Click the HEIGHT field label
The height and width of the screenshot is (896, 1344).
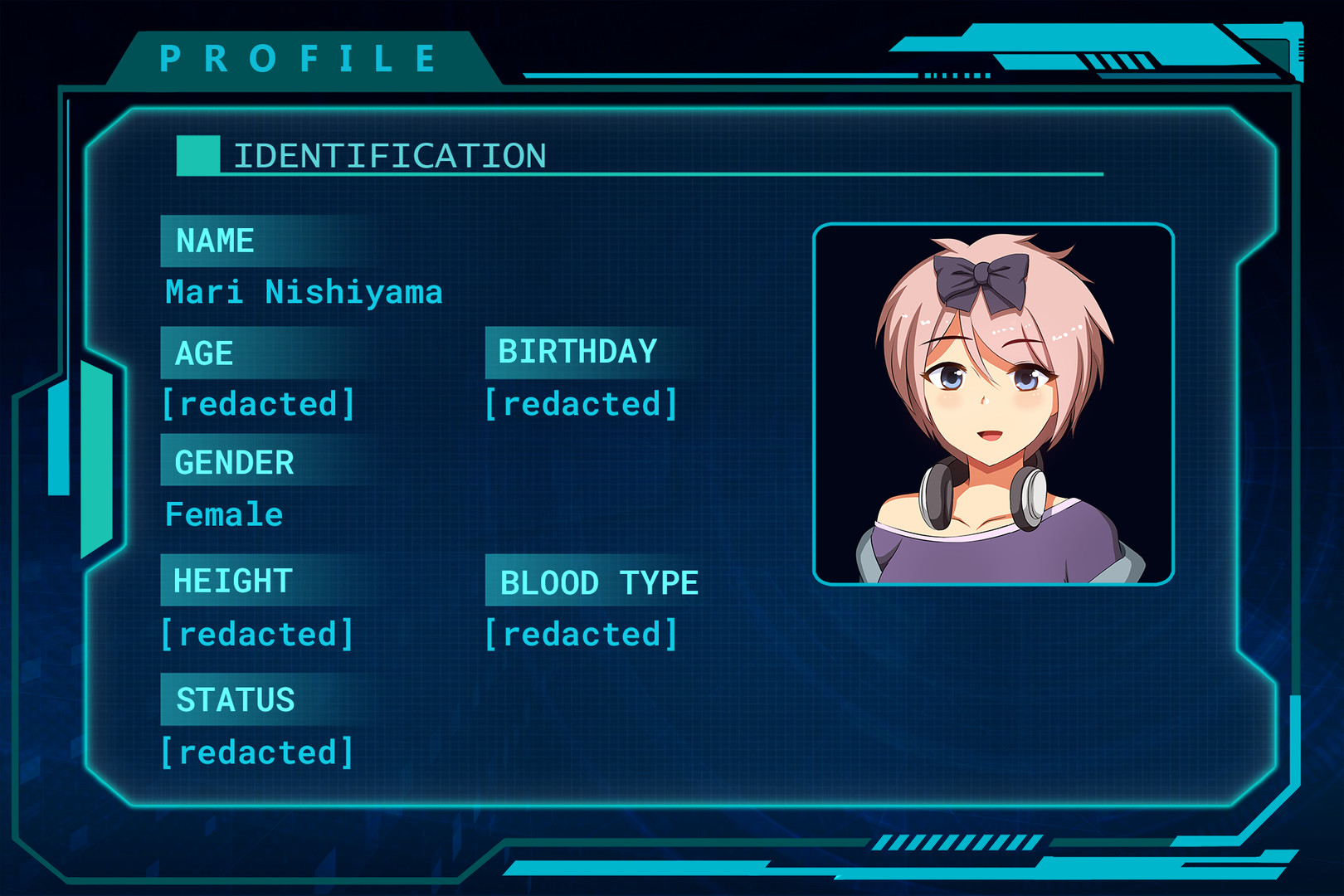click(231, 582)
